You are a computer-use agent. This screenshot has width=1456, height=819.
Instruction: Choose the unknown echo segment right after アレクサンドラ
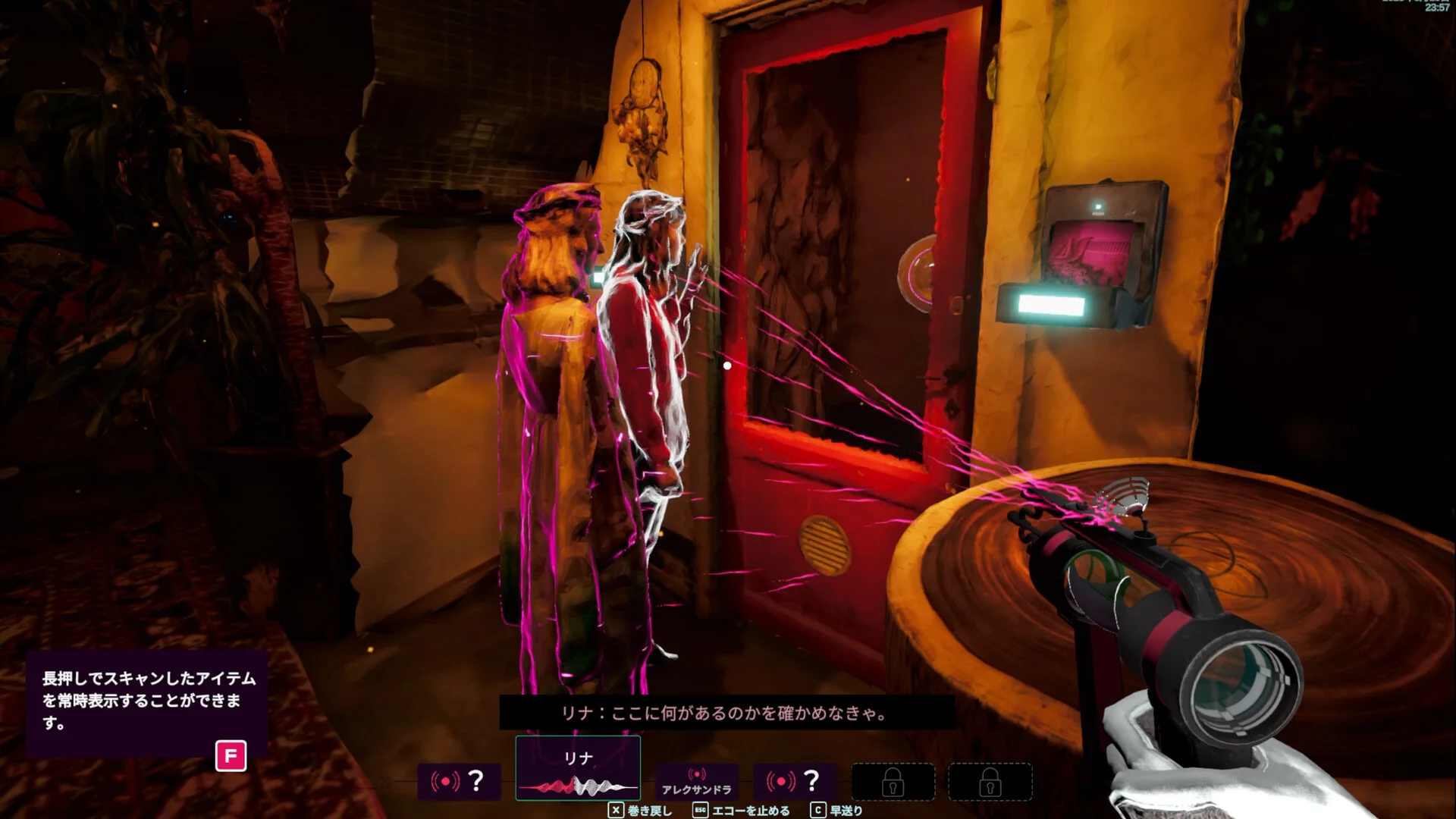[x=795, y=781]
